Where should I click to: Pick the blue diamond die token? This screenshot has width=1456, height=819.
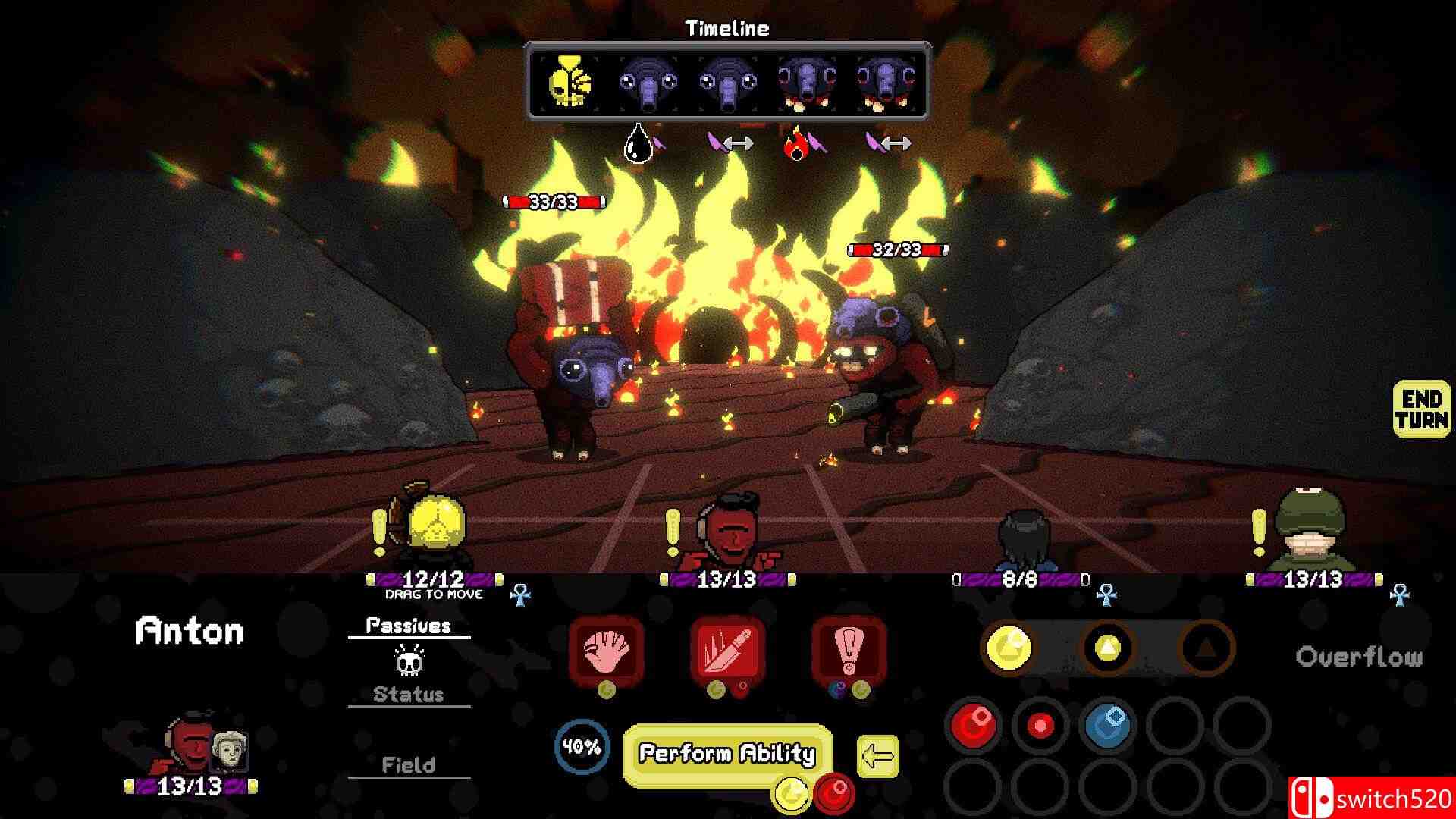pyautogui.click(x=1106, y=724)
